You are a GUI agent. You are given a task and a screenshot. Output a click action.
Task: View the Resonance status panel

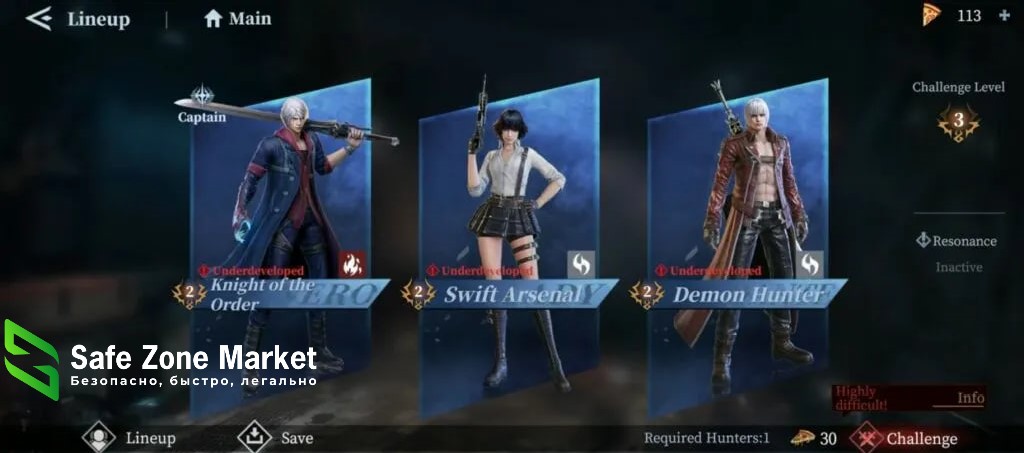958,241
